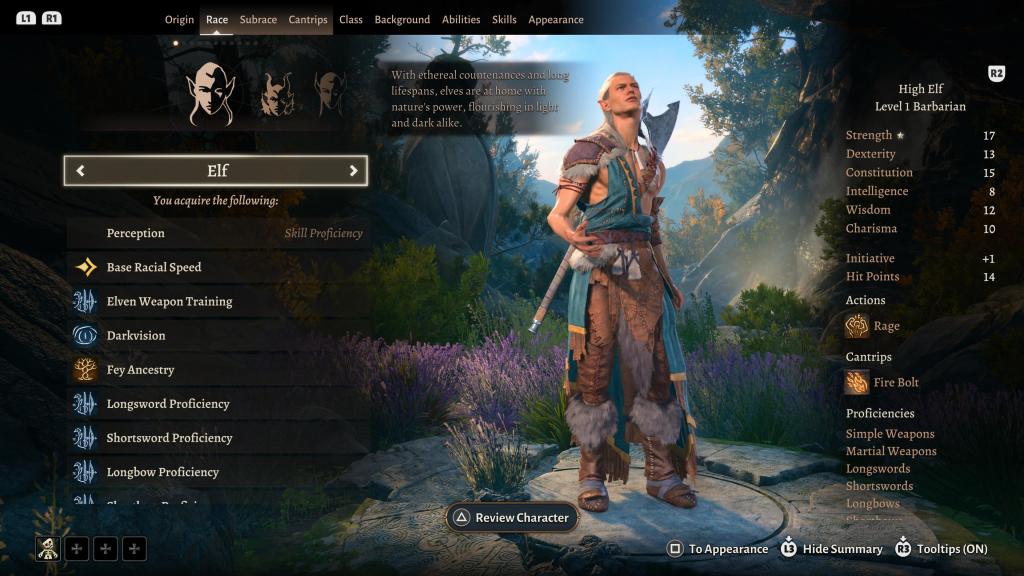Open the Review Character screen
1024x576 pixels.
coord(512,518)
